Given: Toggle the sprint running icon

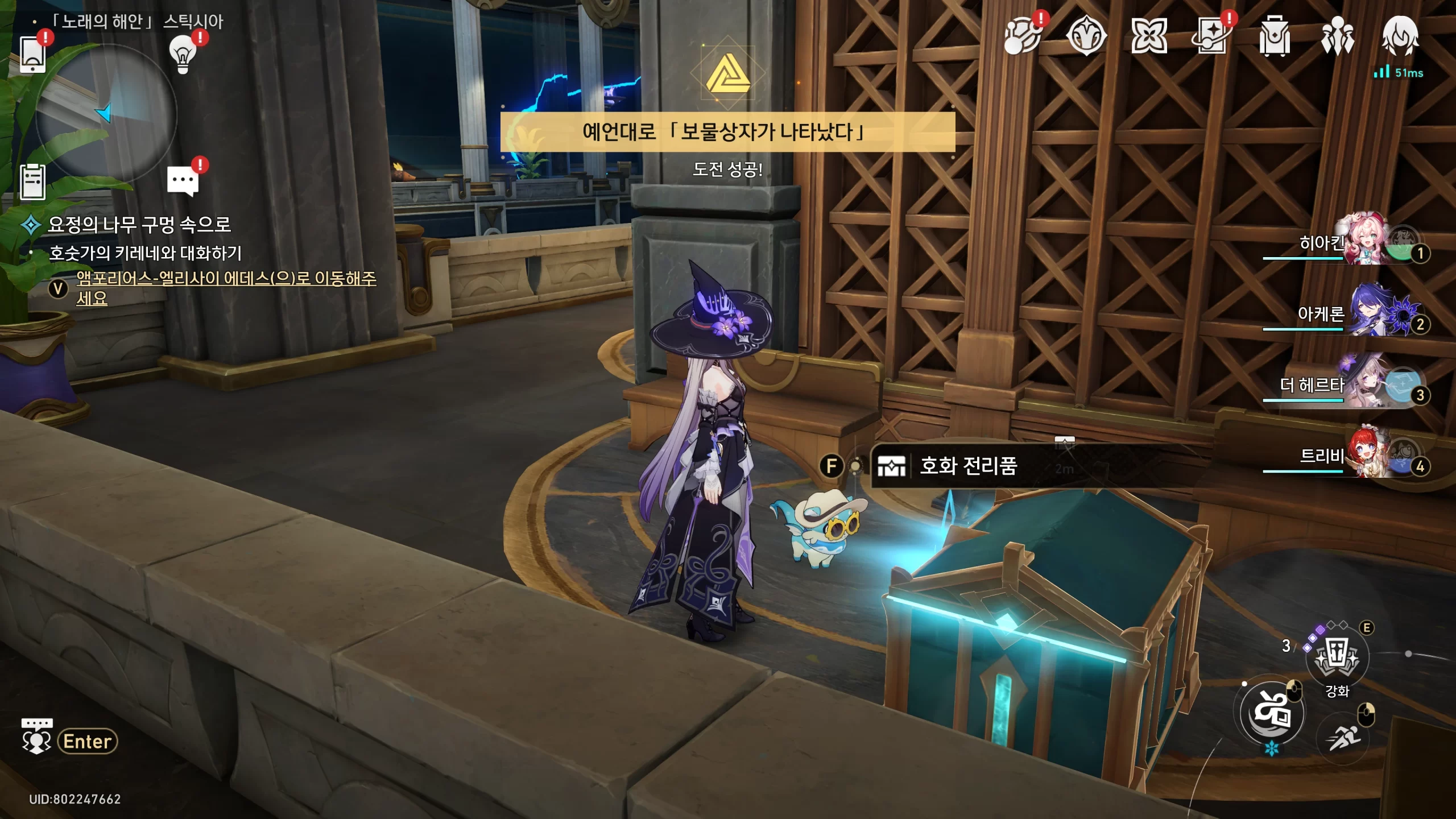Looking at the screenshot, I should [1343, 738].
